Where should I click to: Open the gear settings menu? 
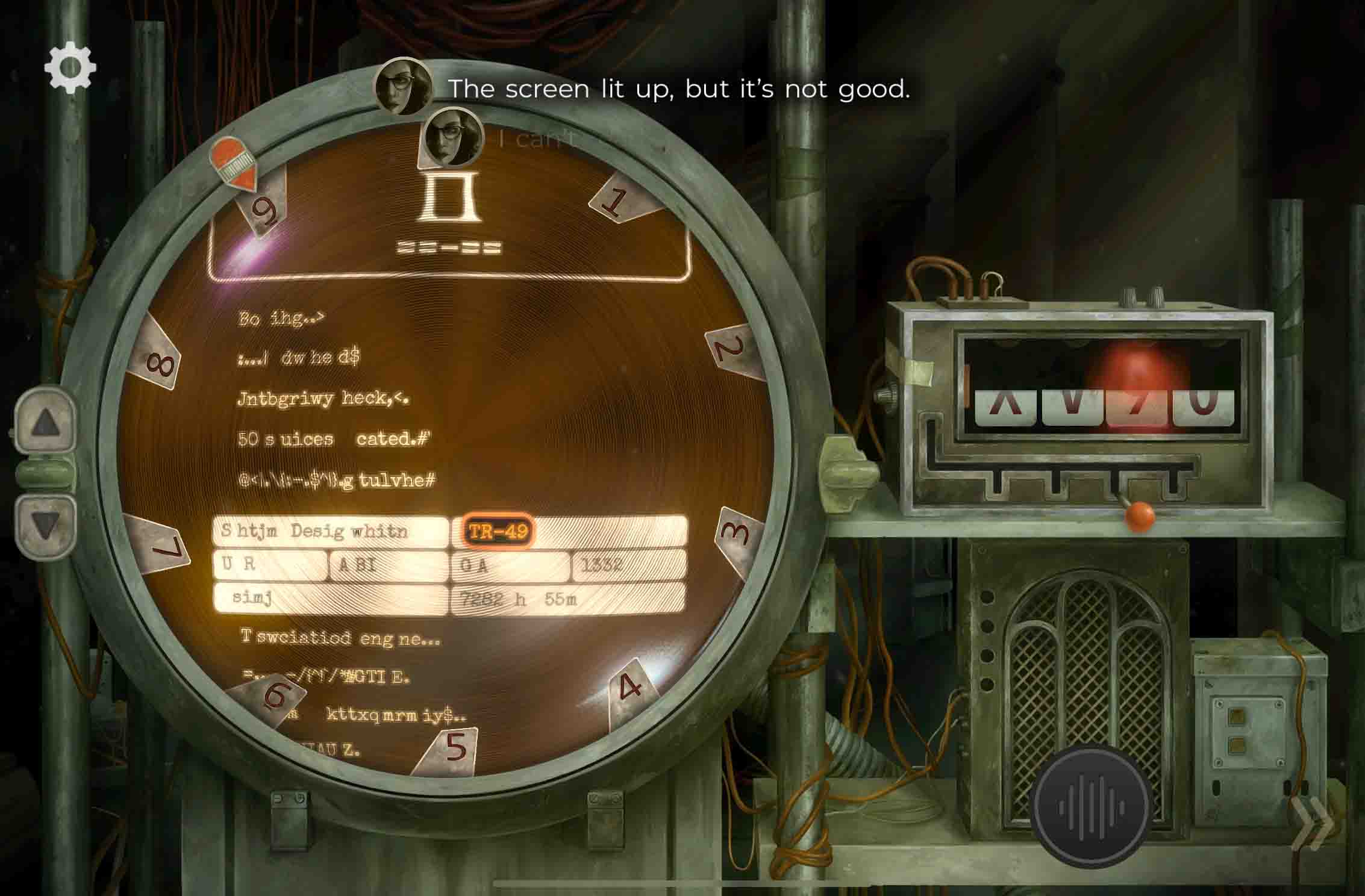coord(70,67)
